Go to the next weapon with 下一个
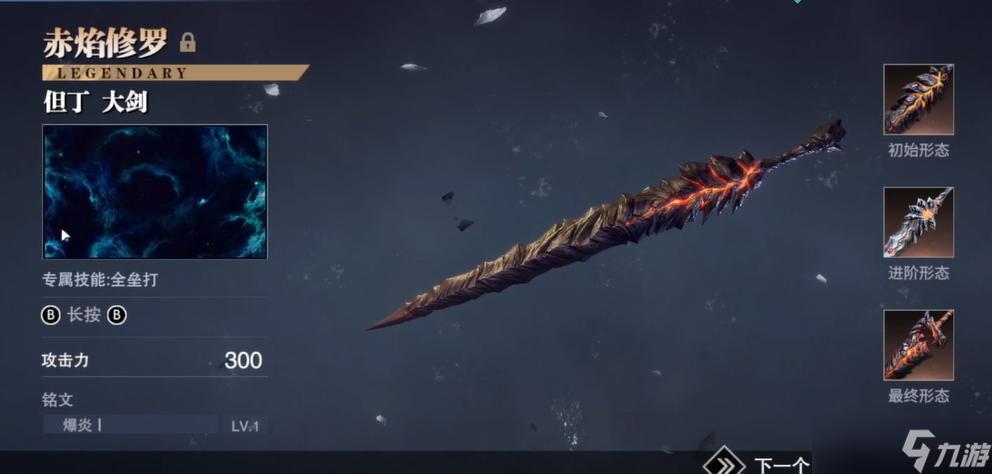The height and width of the screenshot is (474, 992). (762, 464)
